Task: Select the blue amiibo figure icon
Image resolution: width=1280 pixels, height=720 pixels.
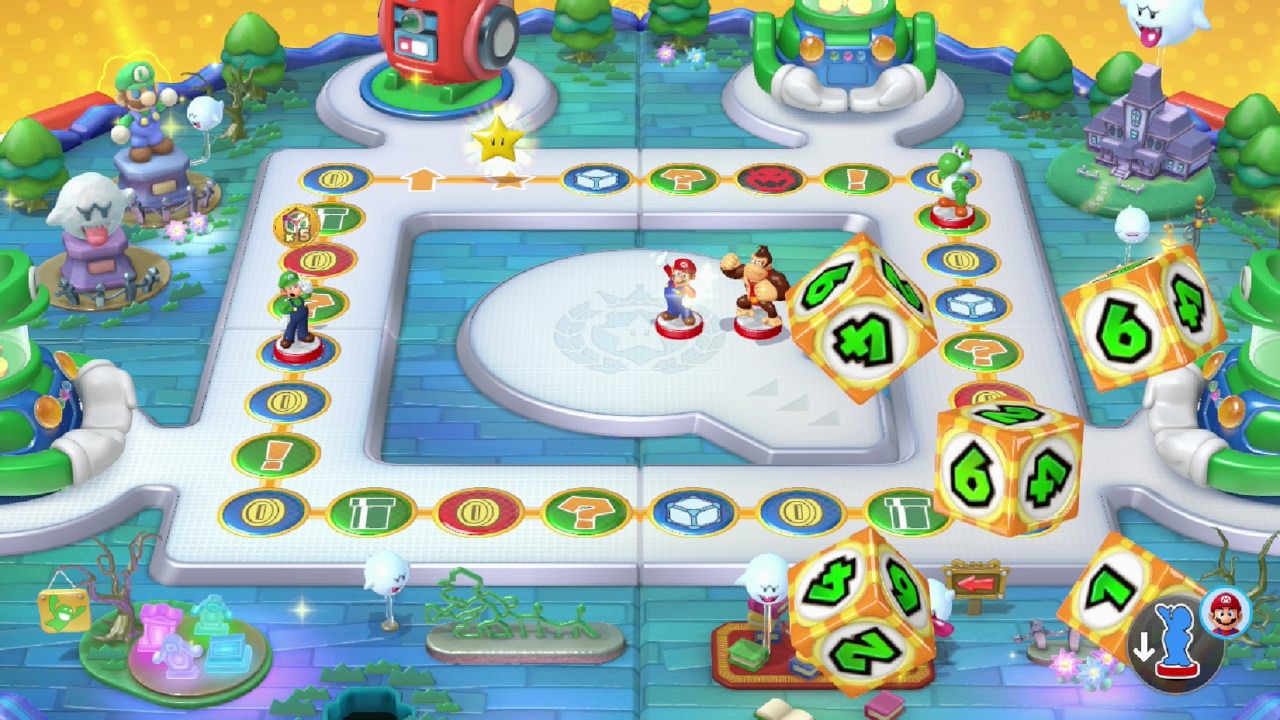Action: [x=1175, y=639]
